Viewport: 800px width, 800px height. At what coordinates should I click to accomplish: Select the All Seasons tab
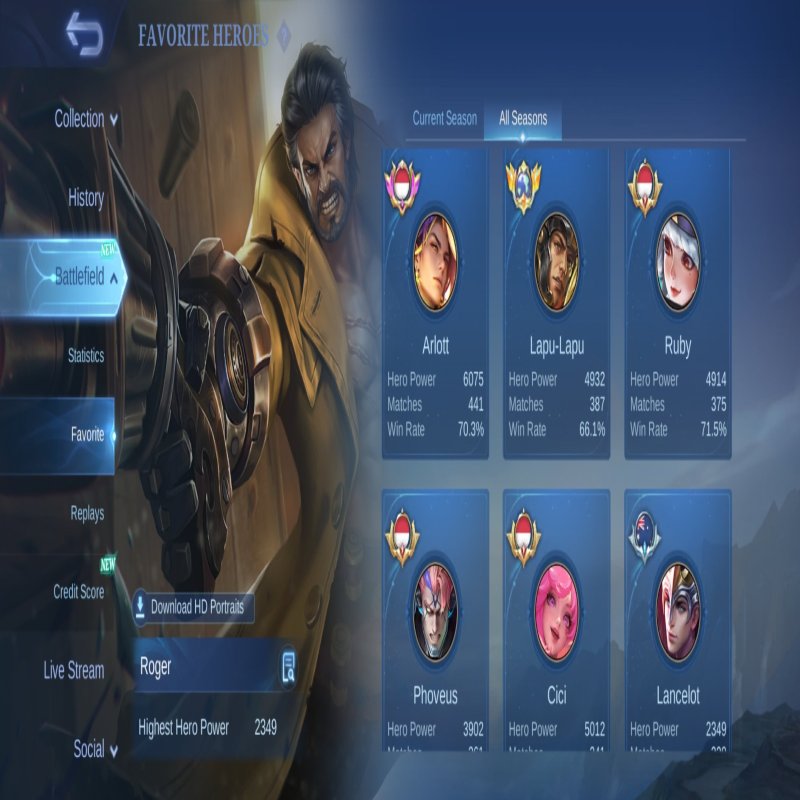click(523, 119)
